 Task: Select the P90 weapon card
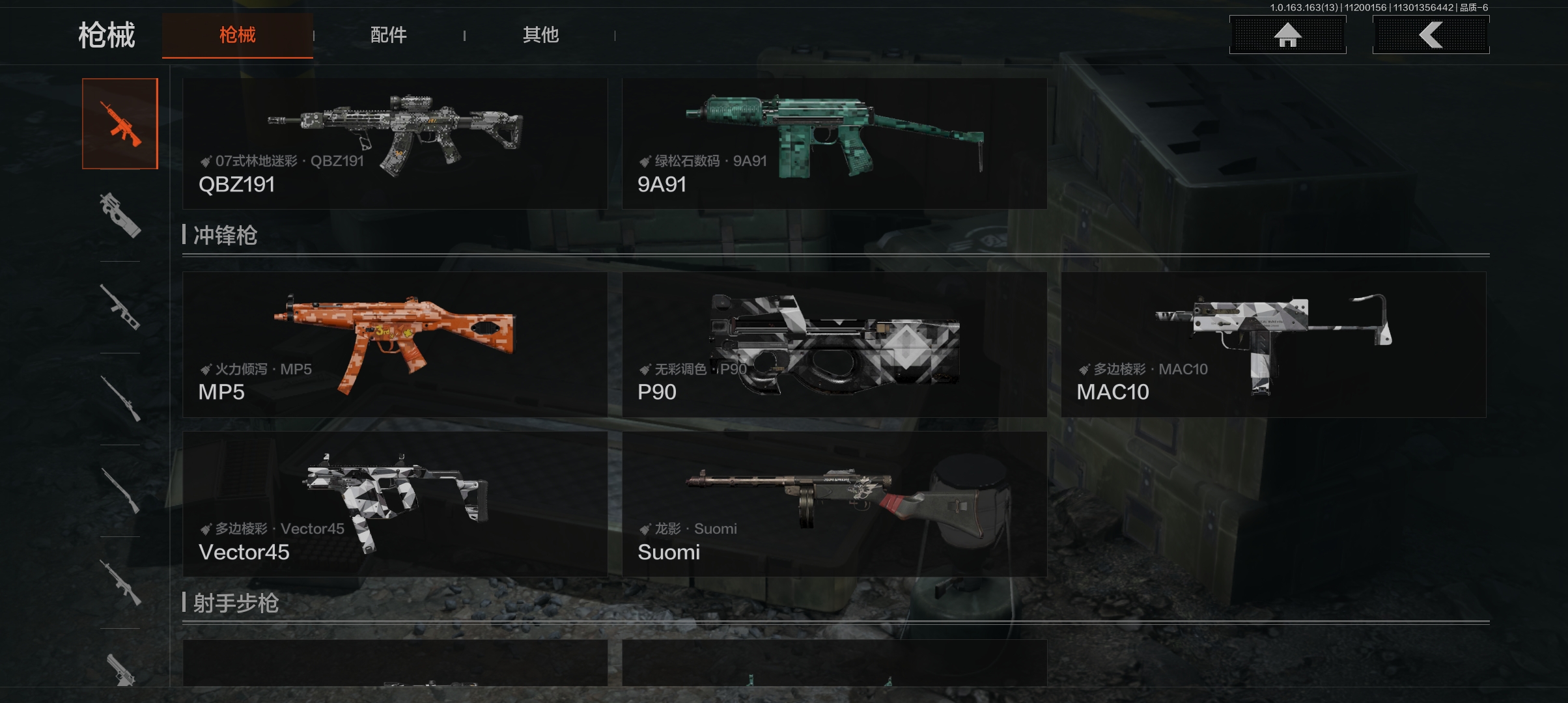click(x=834, y=344)
